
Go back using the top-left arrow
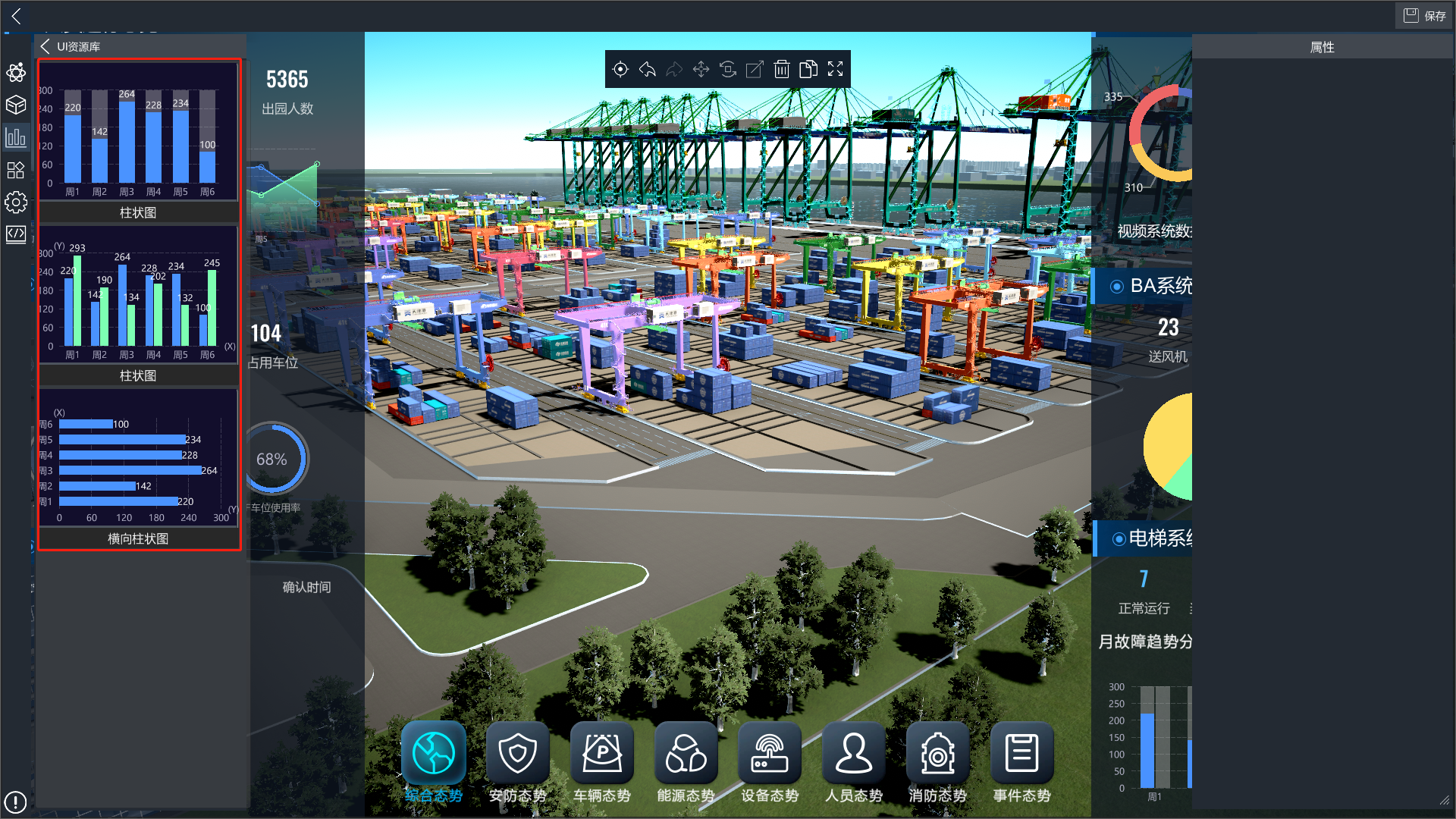coord(16,16)
